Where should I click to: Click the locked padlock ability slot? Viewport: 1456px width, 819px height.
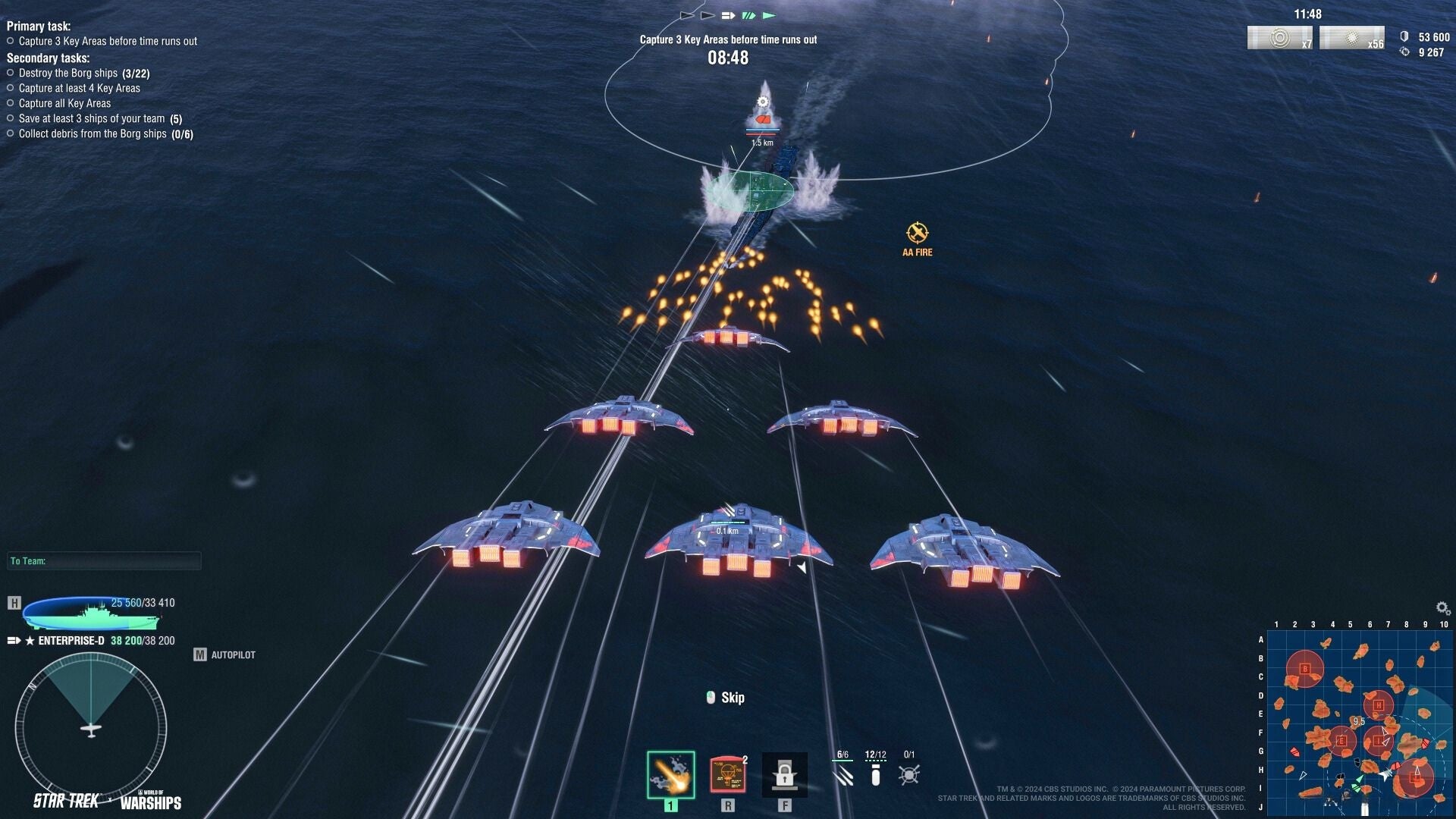pyautogui.click(x=784, y=774)
